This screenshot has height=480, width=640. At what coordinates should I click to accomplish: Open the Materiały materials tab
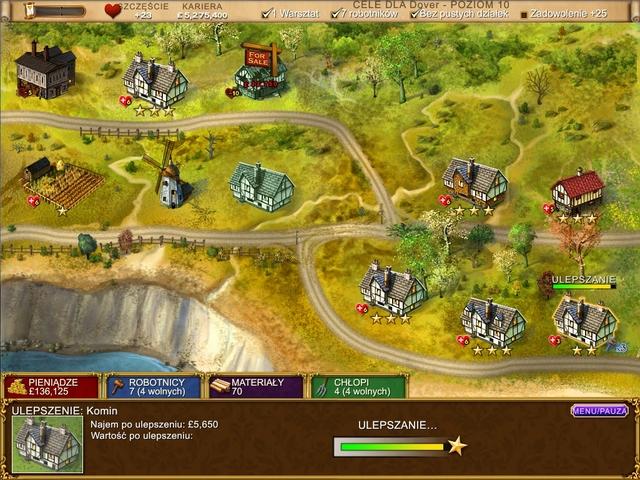pyautogui.click(x=257, y=387)
